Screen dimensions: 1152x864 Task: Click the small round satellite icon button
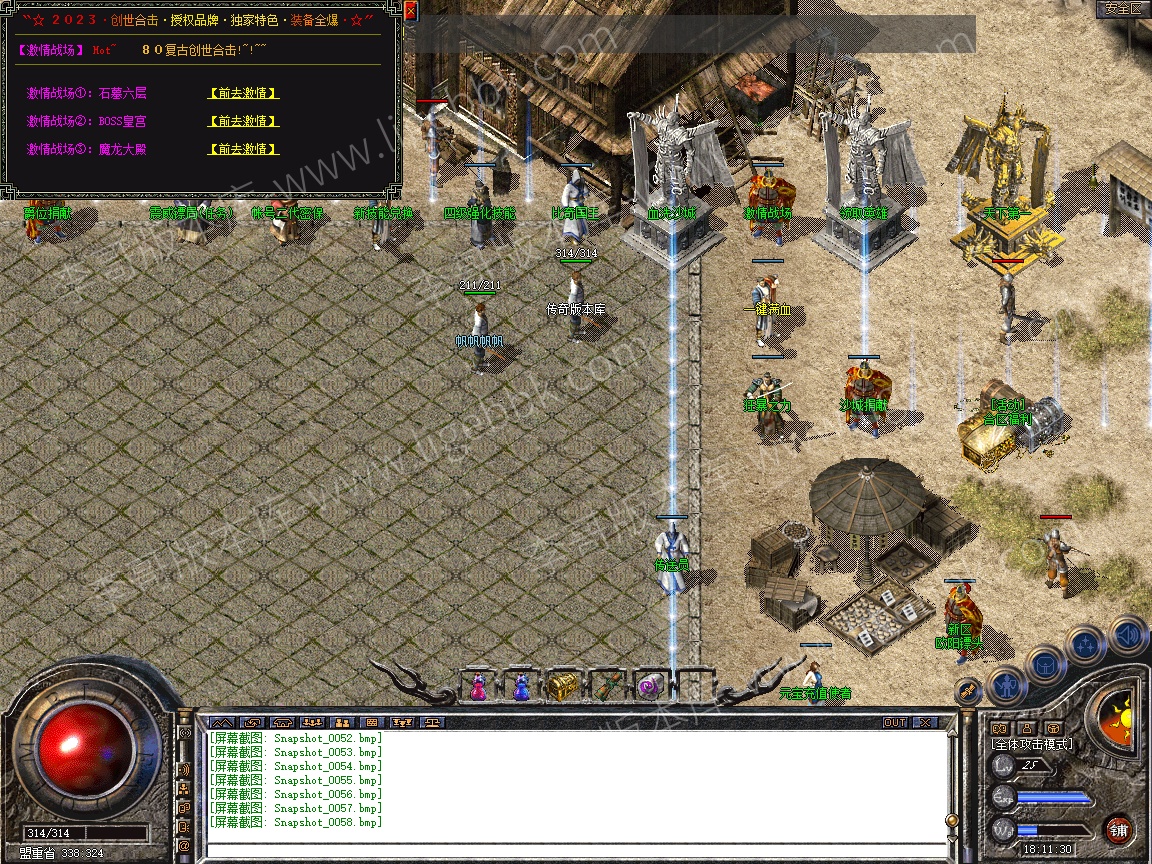click(967, 690)
